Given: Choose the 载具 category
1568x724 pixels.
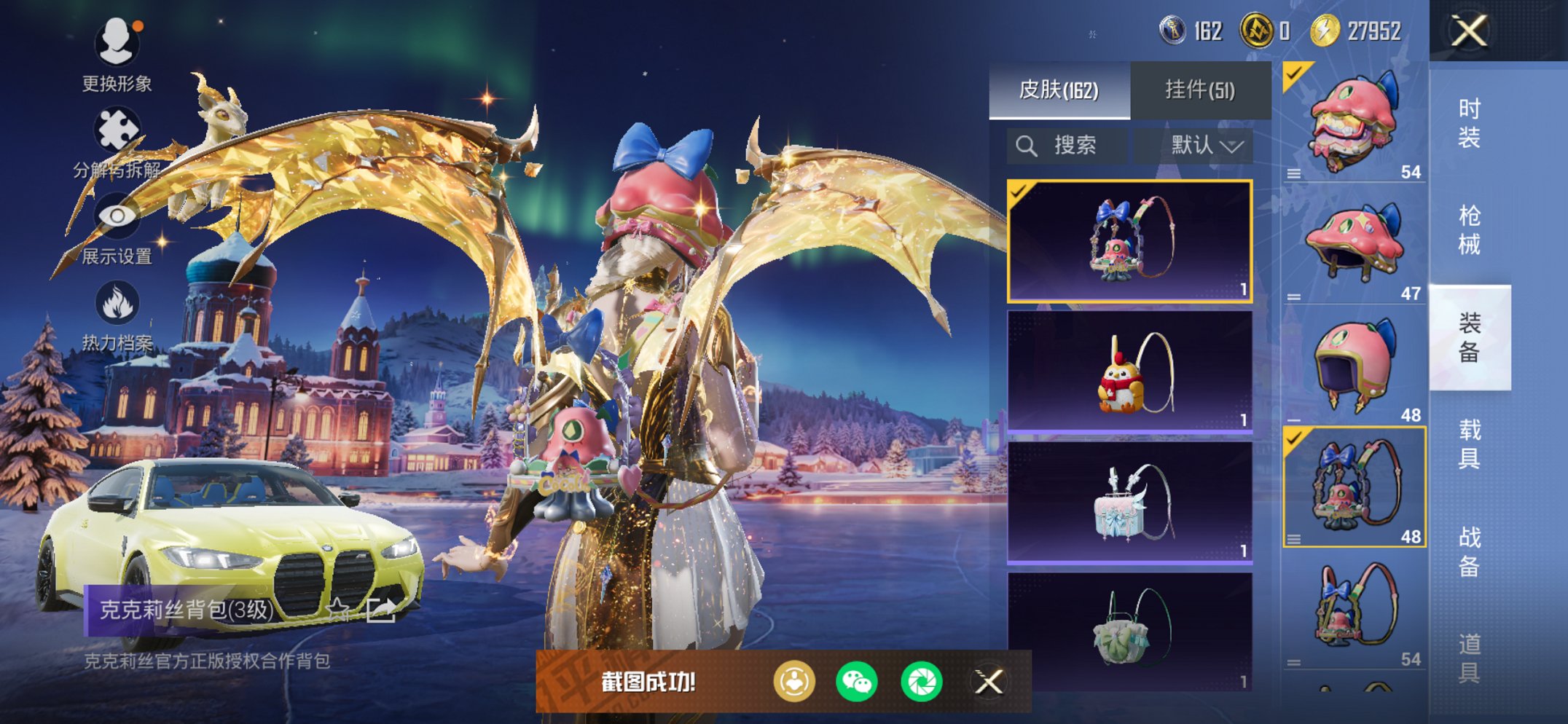Looking at the screenshot, I should click(x=1469, y=444).
